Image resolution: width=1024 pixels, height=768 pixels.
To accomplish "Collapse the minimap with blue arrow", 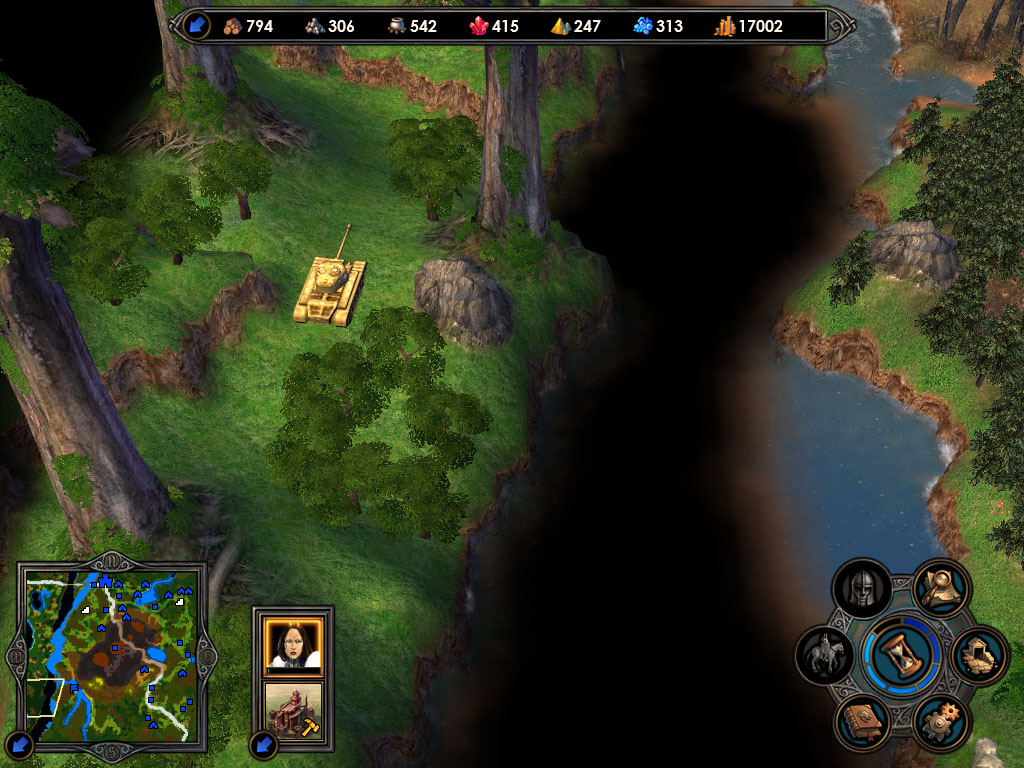I will (21, 745).
